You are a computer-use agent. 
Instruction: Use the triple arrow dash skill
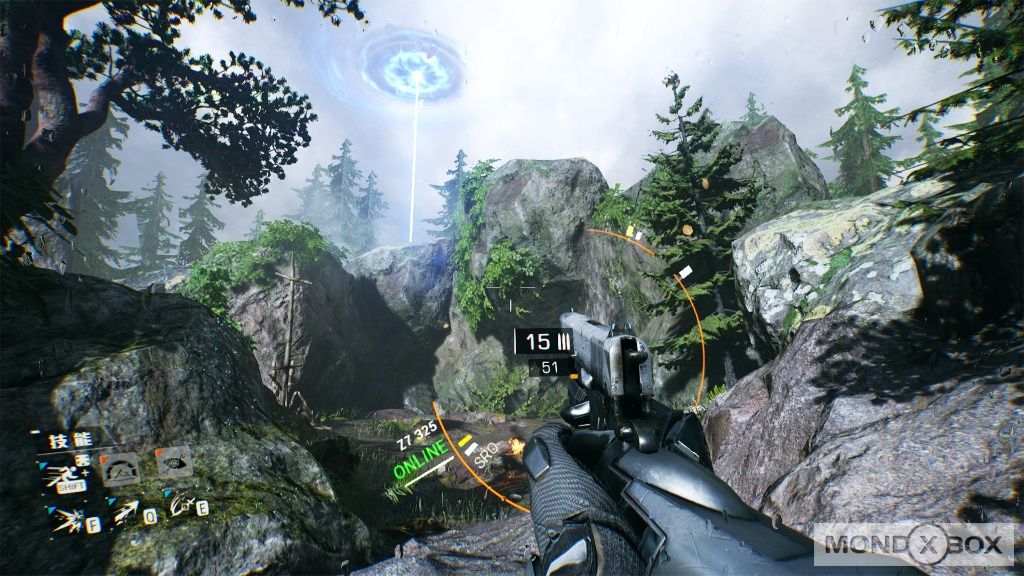click(125, 514)
